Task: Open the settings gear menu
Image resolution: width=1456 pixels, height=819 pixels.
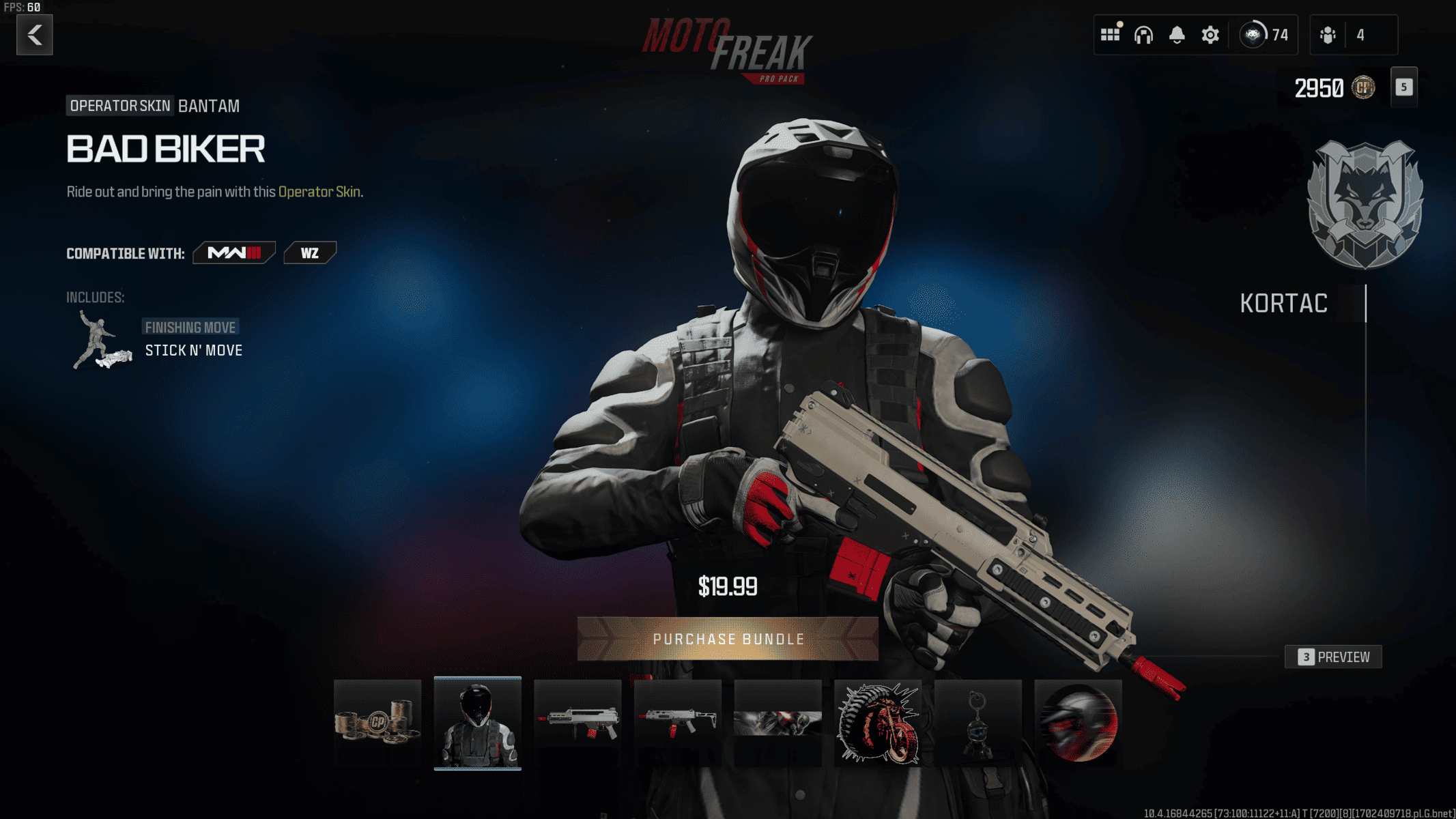Action: (1209, 34)
